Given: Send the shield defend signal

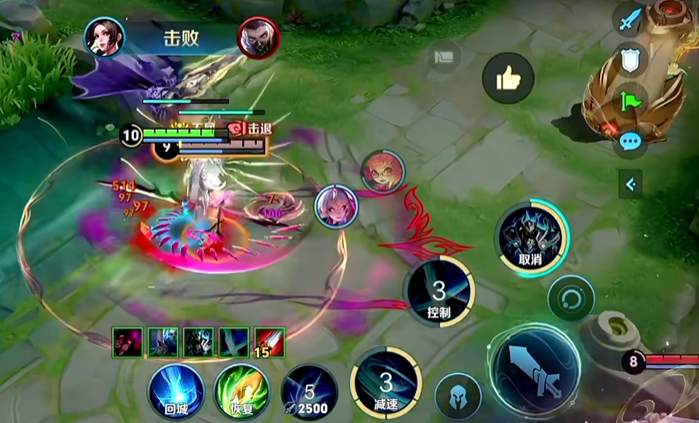Looking at the screenshot, I should click(x=629, y=61).
